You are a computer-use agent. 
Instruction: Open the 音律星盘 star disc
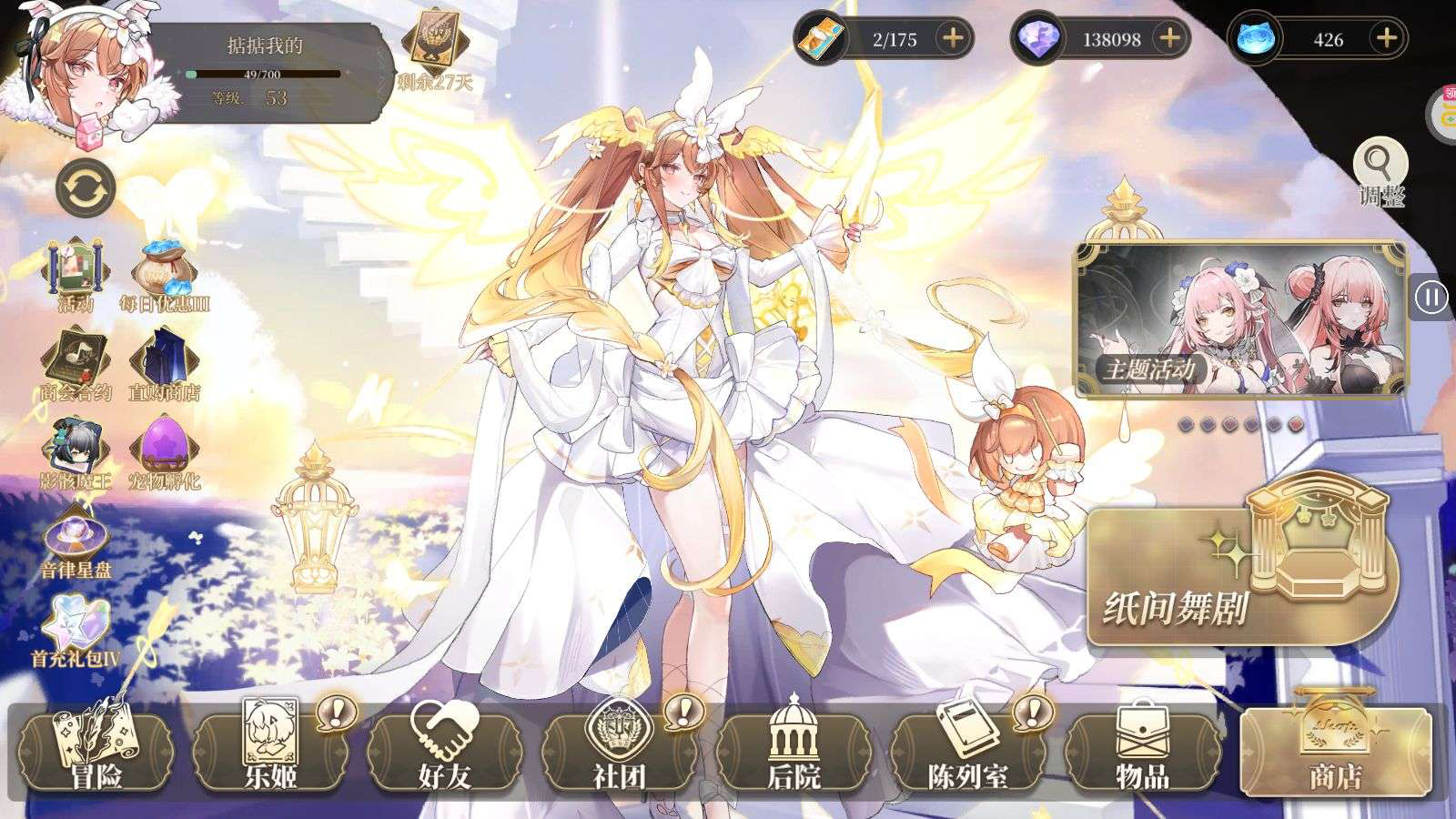click(76, 542)
